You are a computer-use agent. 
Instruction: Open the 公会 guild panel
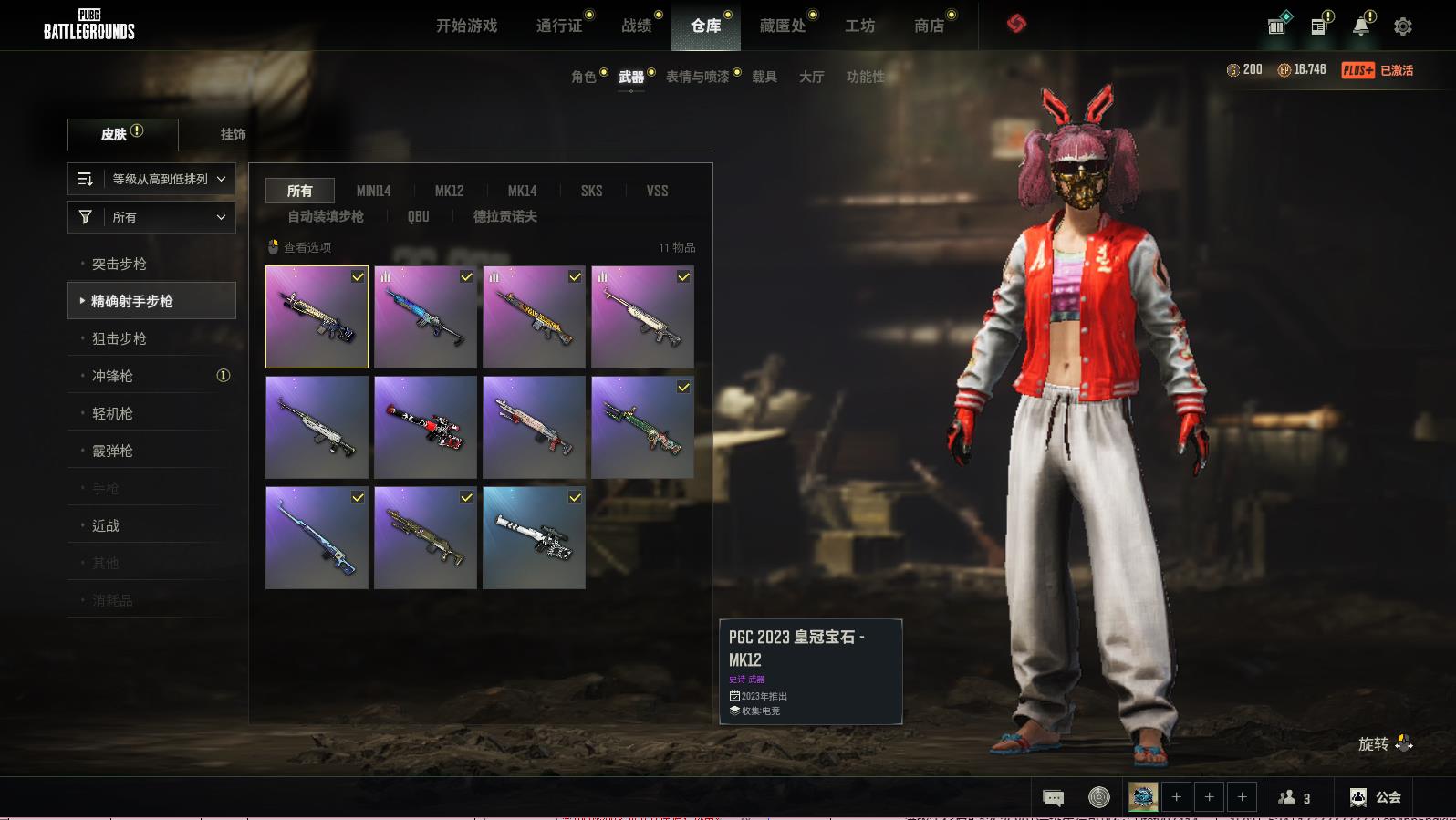[x=1375, y=797]
